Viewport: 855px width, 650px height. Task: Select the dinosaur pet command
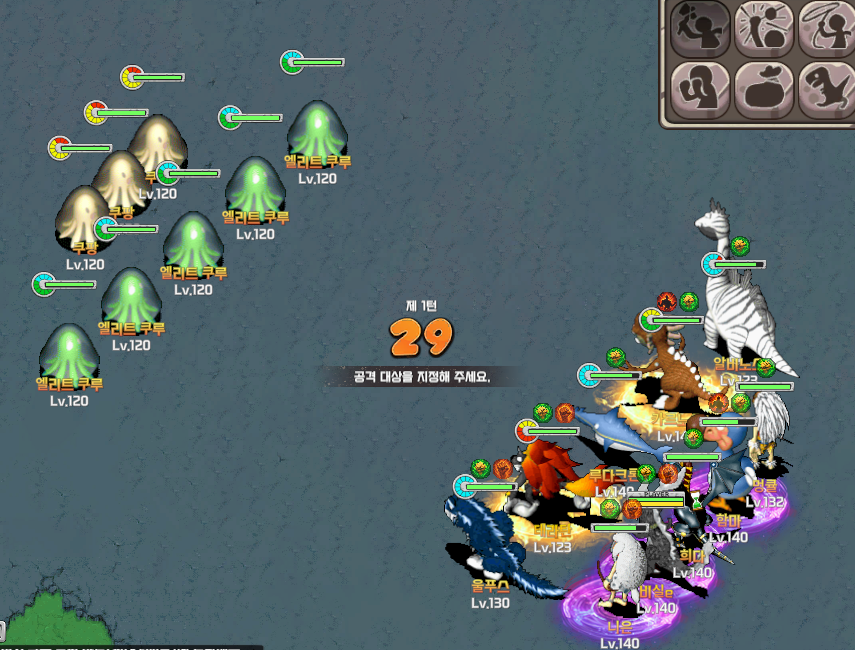[826, 88]
